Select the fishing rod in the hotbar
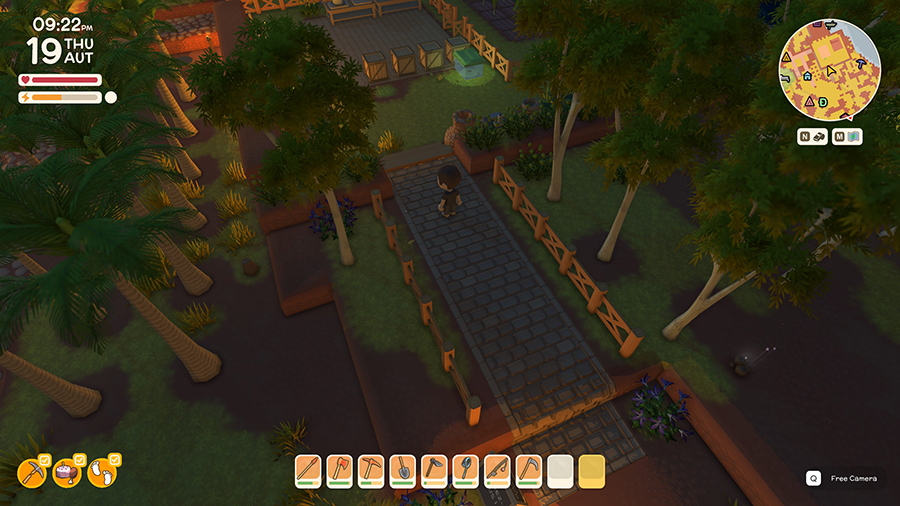The image size is (900, 506). (x=497, y=470)
